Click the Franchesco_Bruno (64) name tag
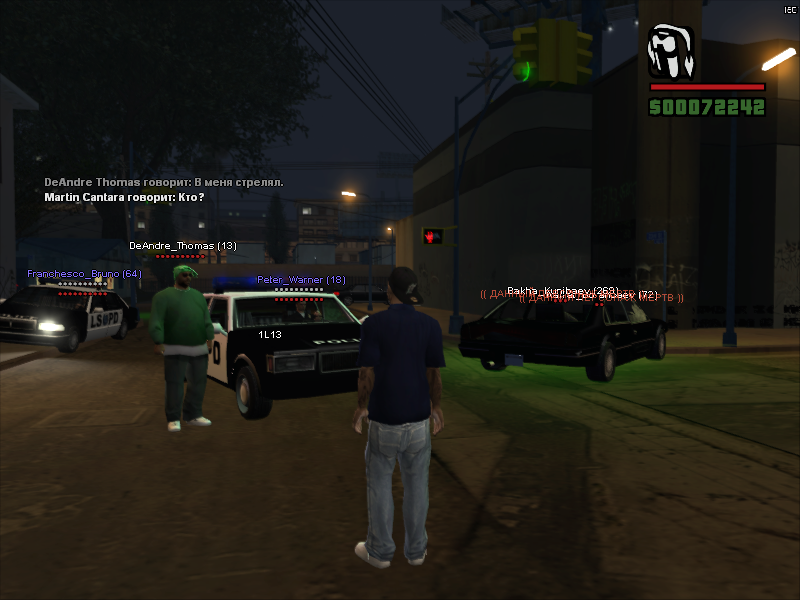The width and height of the screenshot is (800, 600). pyautogui.click(x=85, y=273)
